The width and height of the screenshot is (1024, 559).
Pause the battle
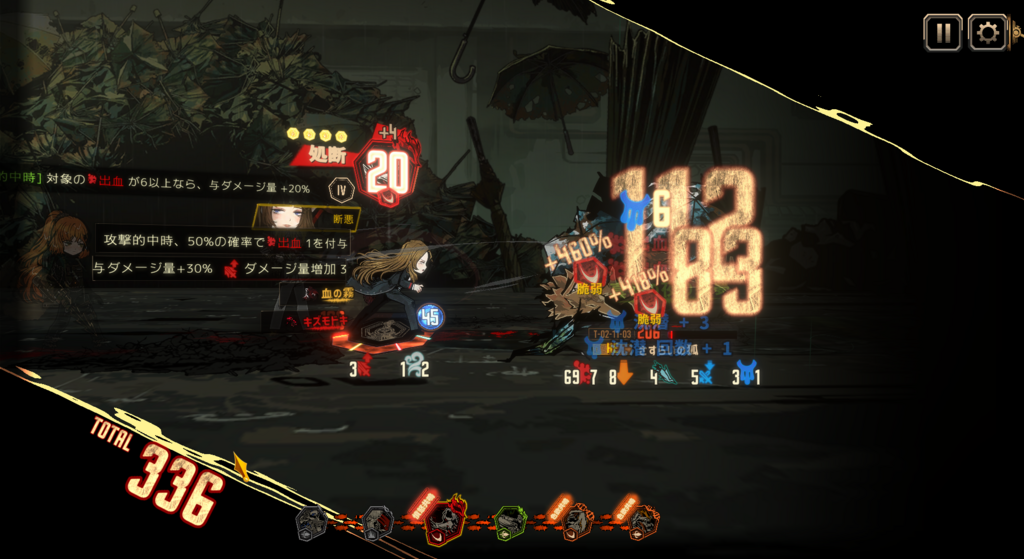[942, 33]
